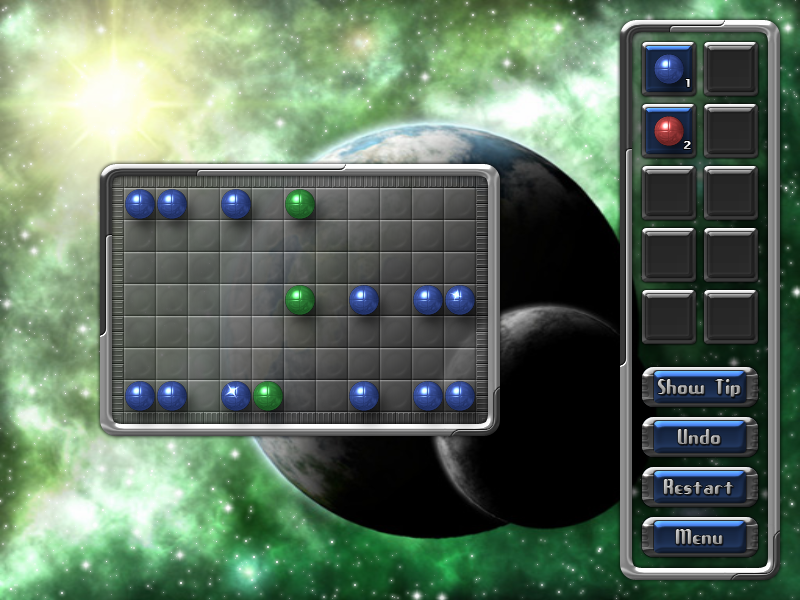
Task: Undo the last move
Action: click(698, 437)
